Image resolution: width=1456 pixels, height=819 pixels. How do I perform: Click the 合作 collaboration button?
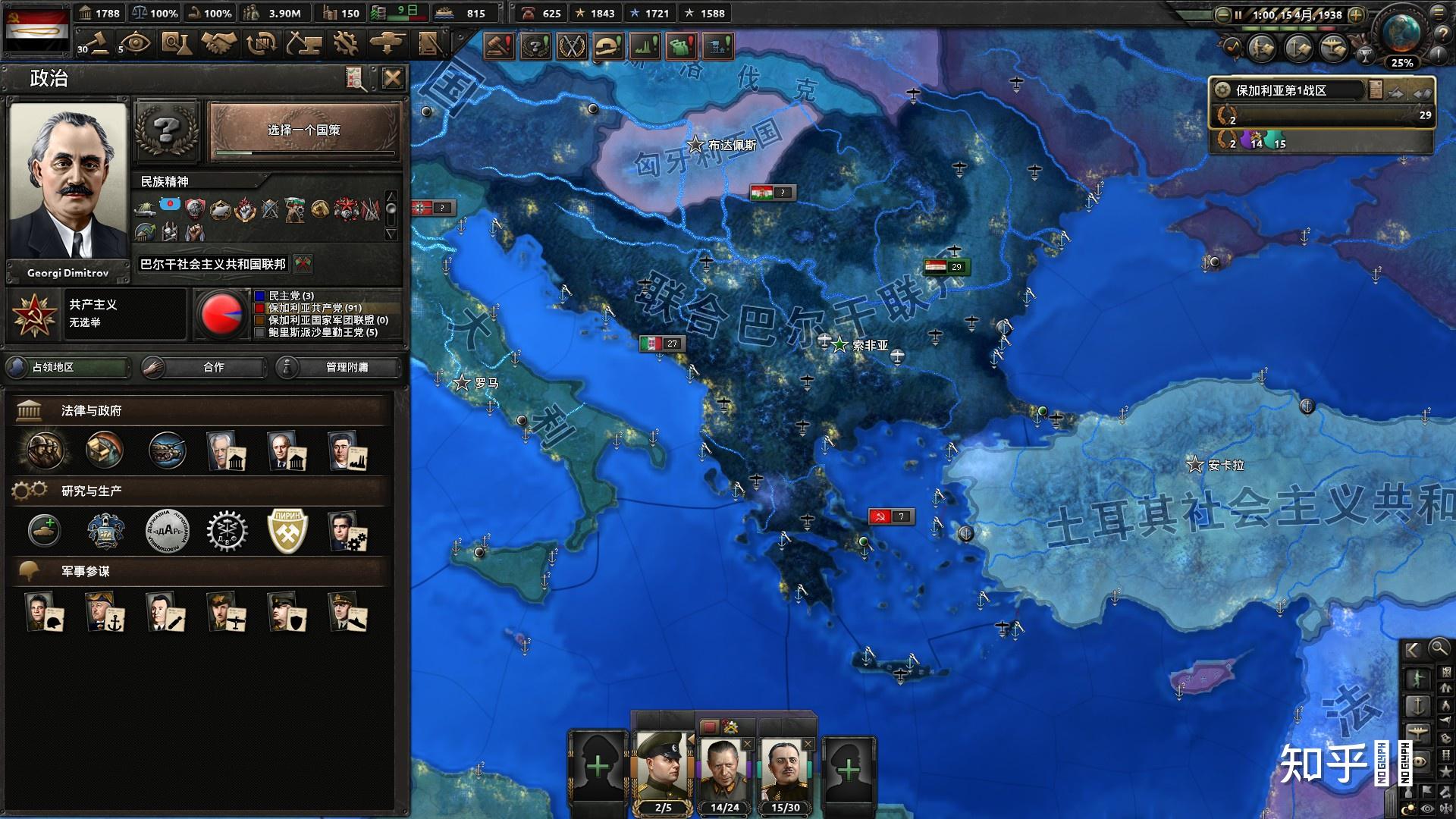click(x=204, y=368)
